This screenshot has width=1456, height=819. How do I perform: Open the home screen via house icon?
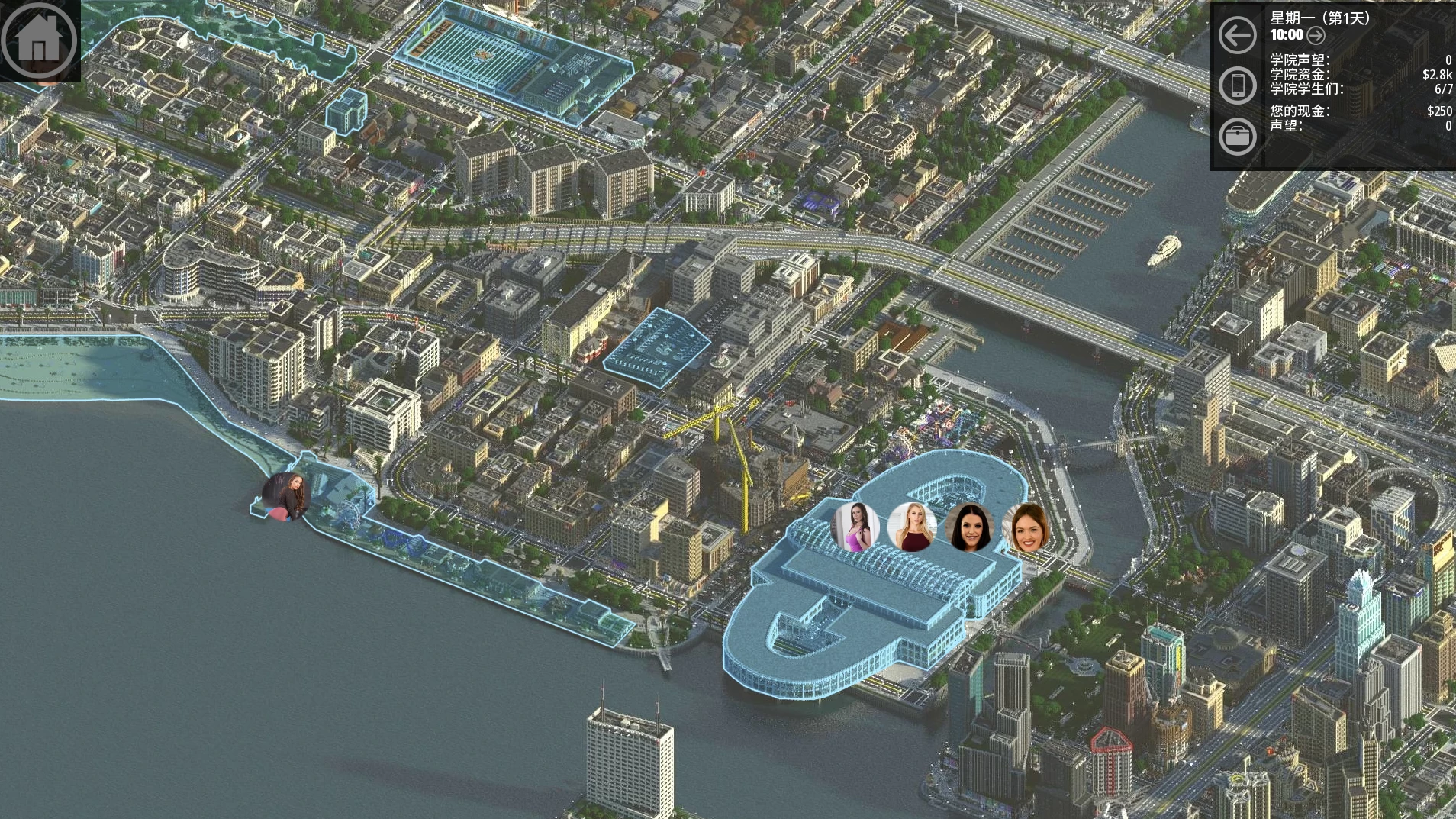[39, 38]
